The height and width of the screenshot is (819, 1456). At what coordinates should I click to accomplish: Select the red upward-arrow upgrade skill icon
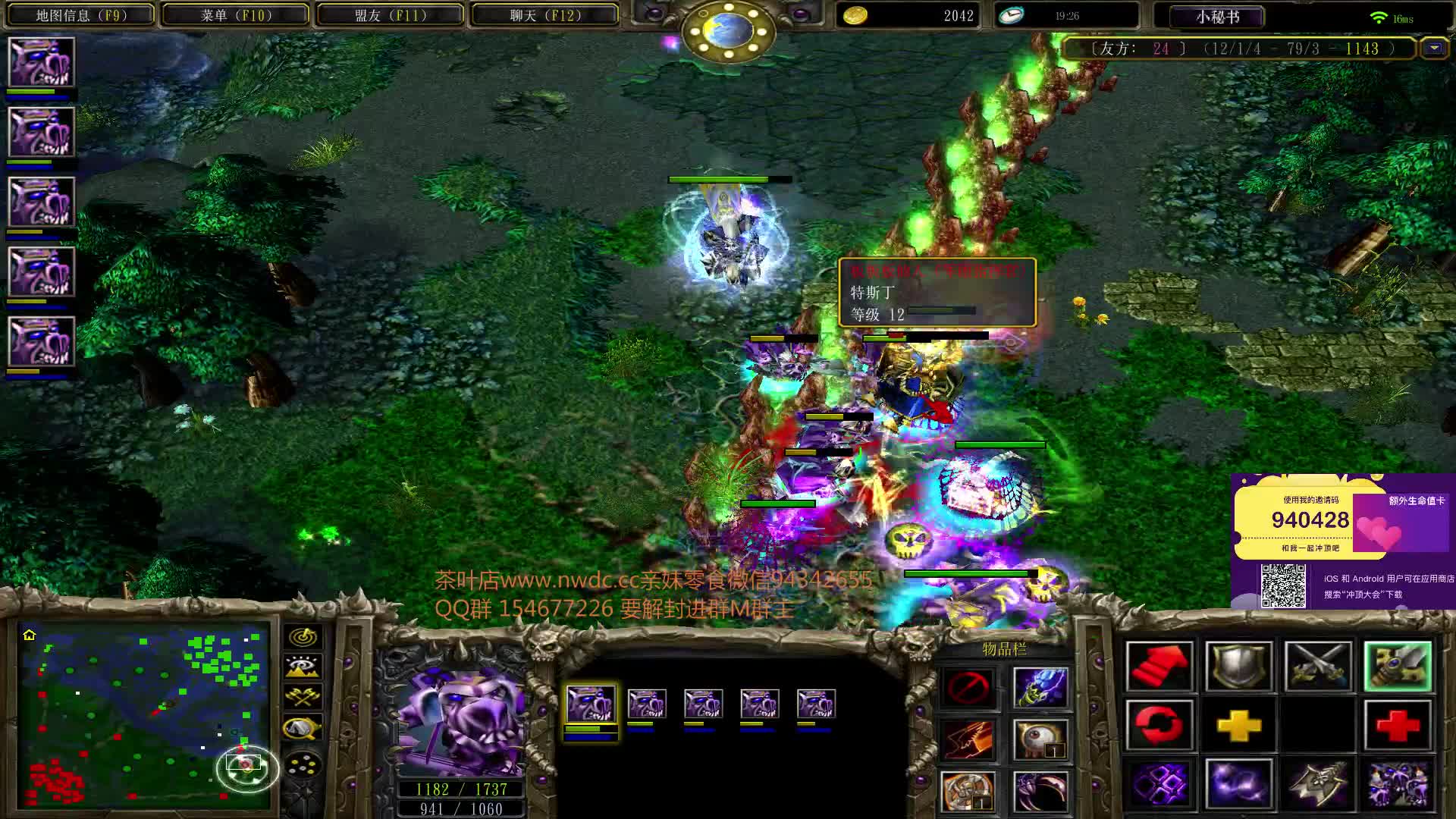(x=1159, y=665)
